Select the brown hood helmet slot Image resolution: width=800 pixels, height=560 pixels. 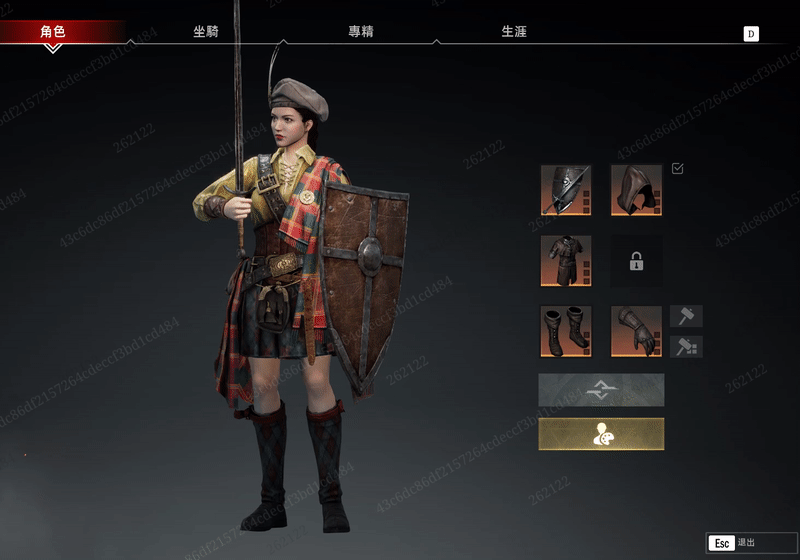[636, 190]
